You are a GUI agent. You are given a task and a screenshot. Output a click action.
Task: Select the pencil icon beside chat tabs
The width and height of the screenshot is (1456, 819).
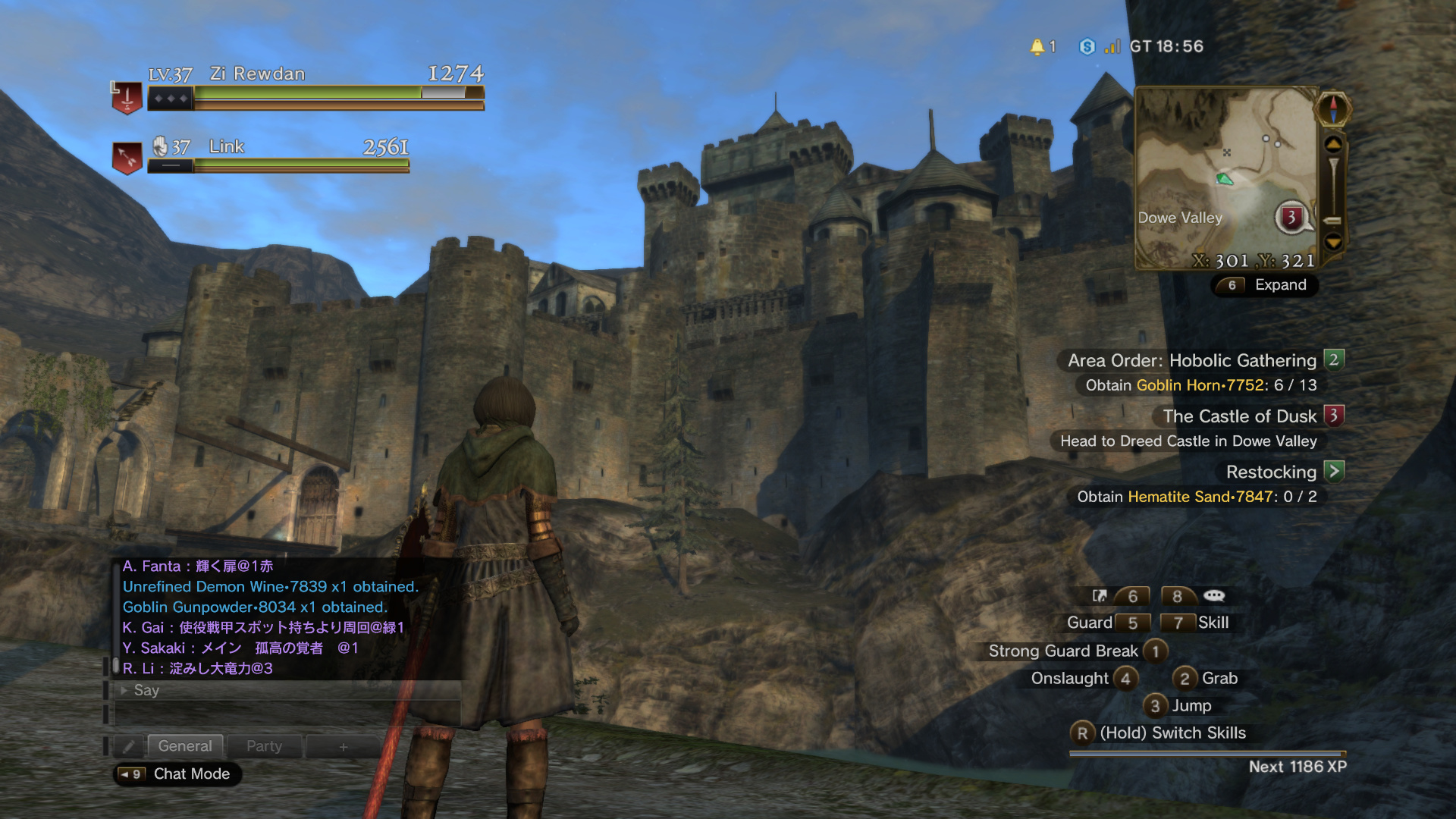coord(129,747)
